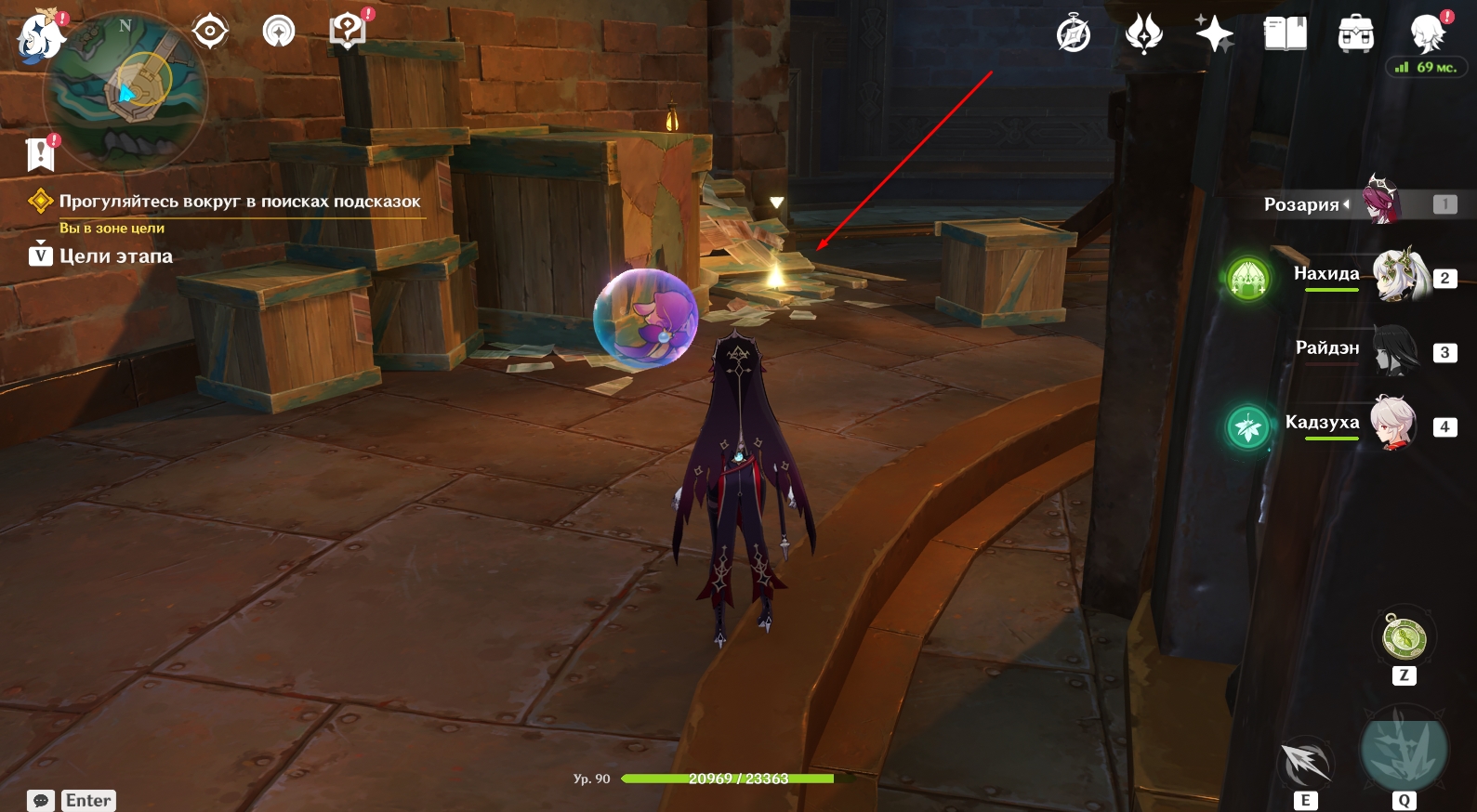Open the book archive icon

[1285, 35]
